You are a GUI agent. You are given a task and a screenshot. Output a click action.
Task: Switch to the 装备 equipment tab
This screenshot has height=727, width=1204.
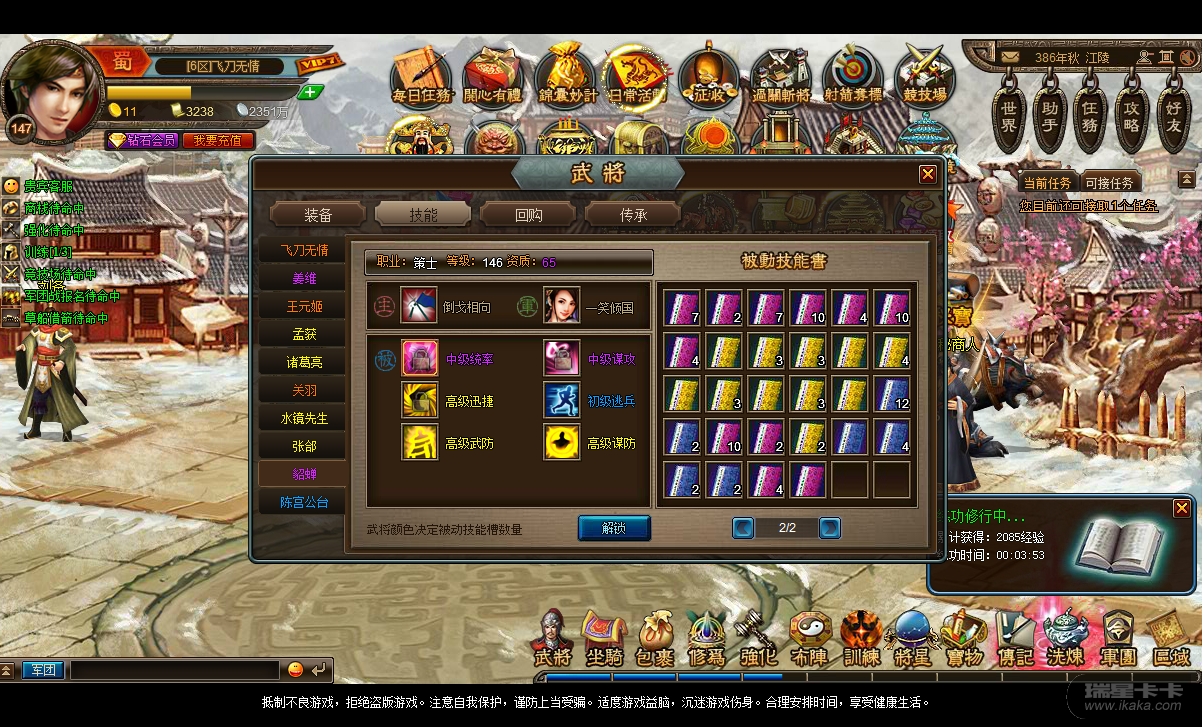pos(318,214)
